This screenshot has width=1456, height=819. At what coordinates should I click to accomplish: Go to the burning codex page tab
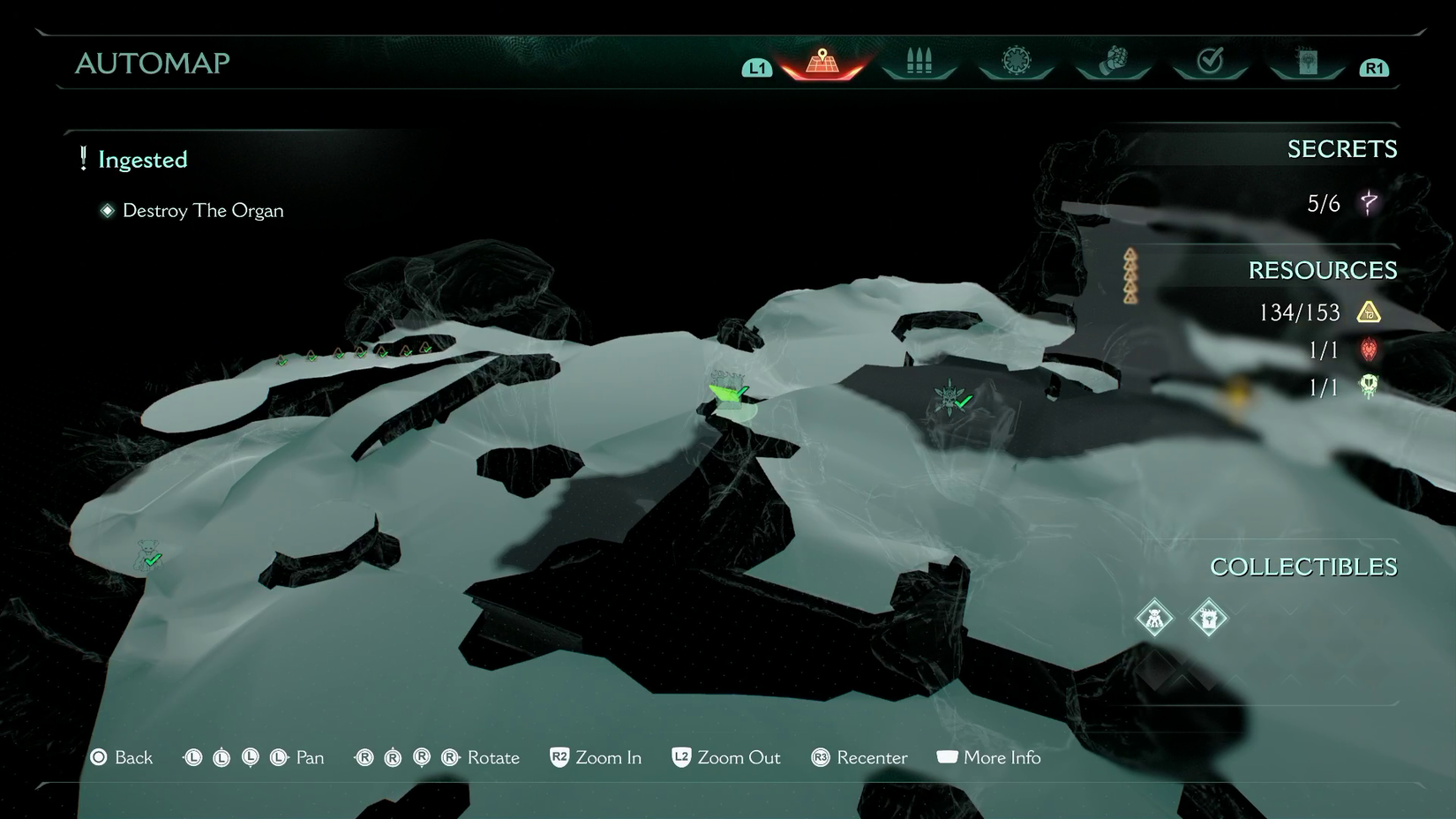click(1307, 62)
